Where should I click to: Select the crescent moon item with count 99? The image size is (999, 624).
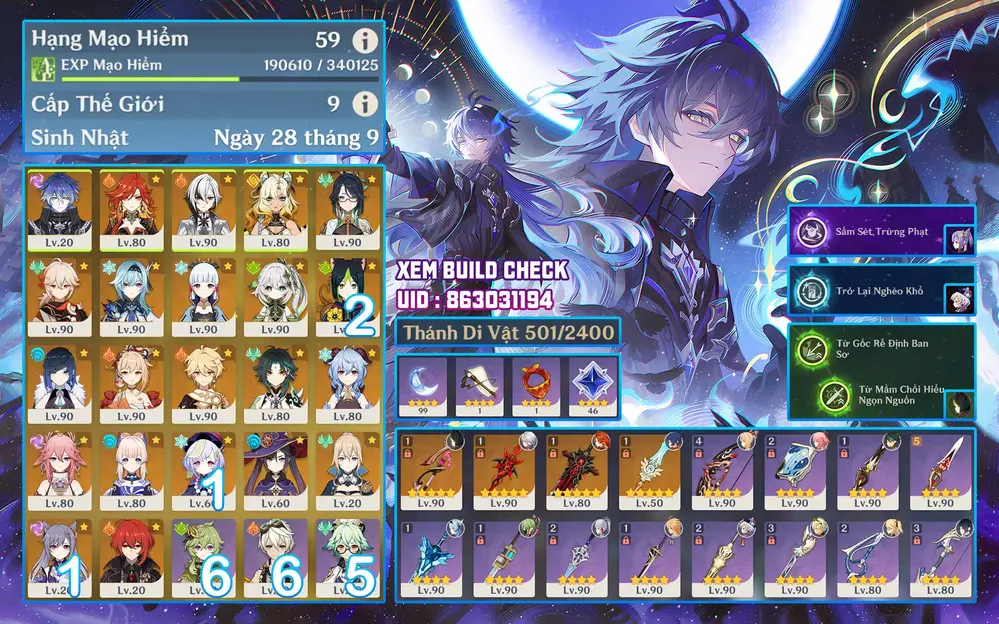point(423,385)
